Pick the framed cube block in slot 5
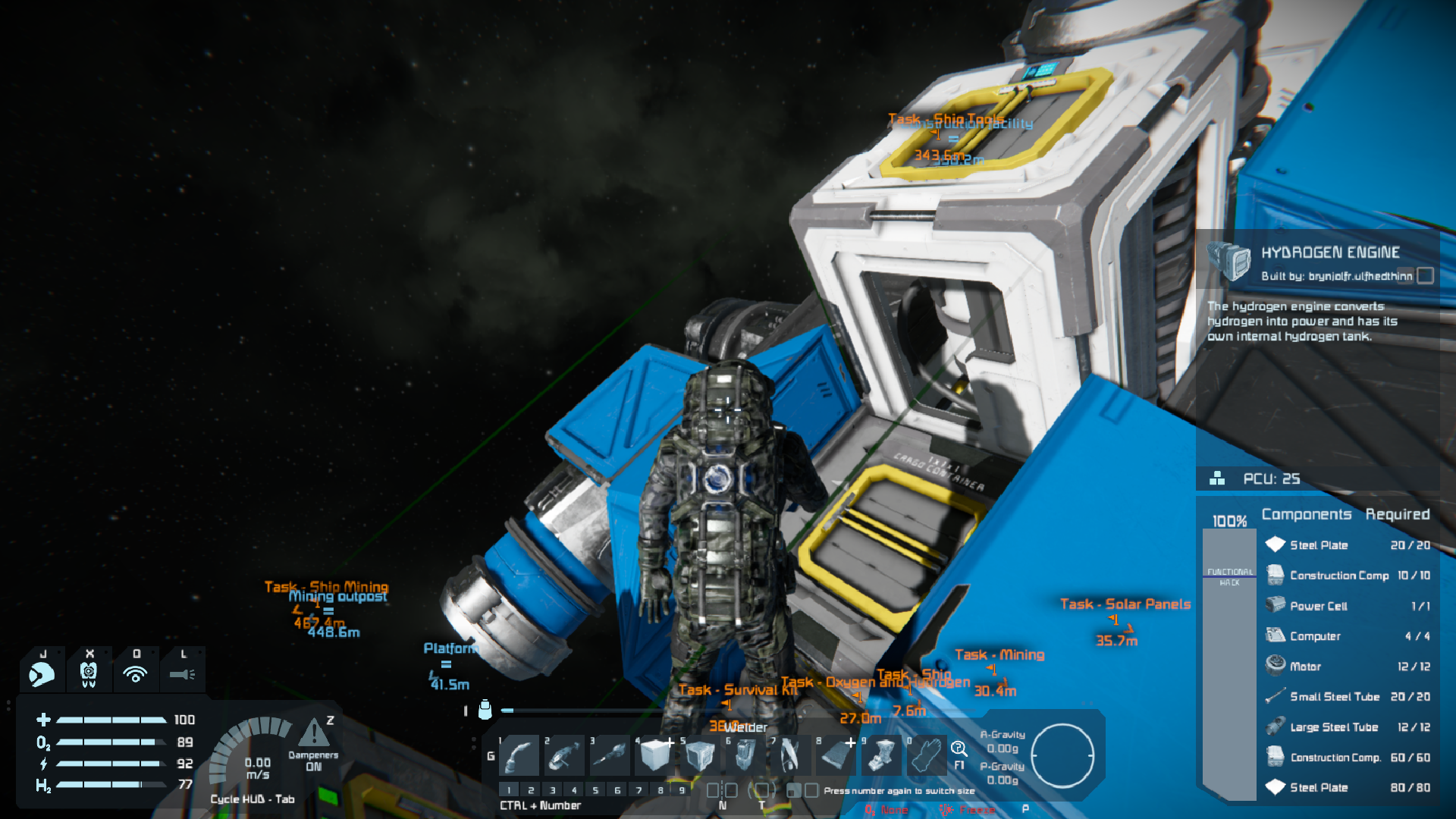 pos(700,755)
